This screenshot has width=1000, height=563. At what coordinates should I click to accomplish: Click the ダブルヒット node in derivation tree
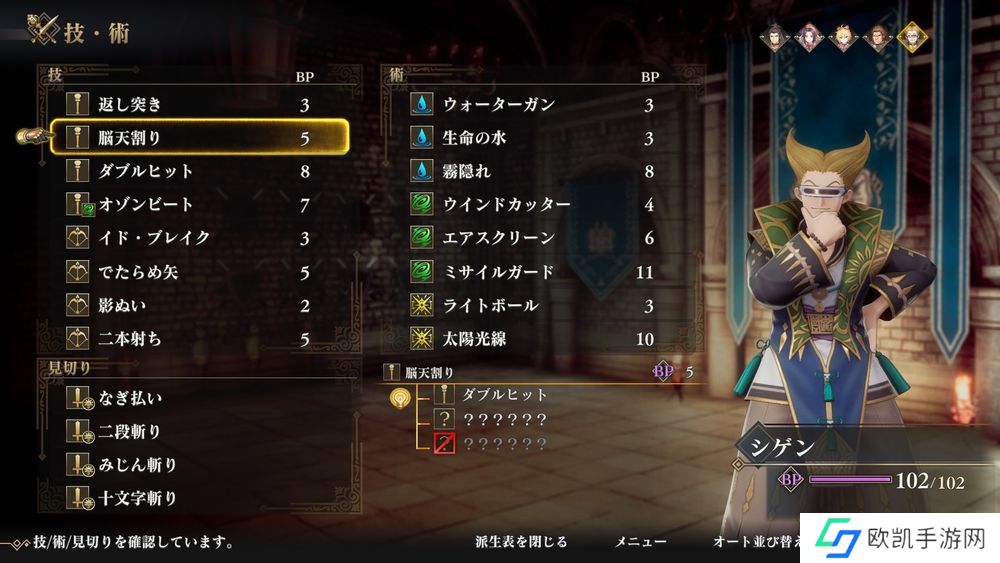[504, 395]
